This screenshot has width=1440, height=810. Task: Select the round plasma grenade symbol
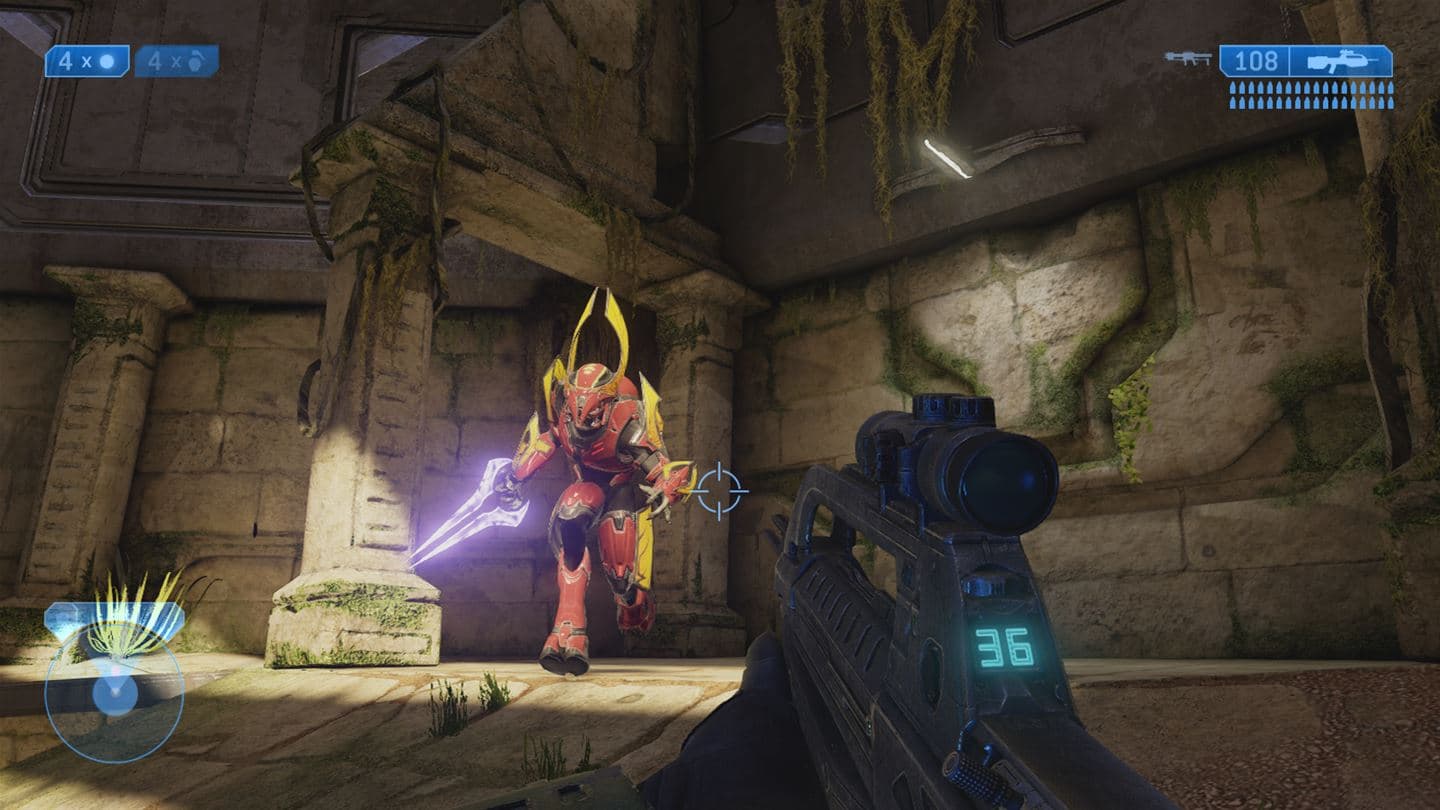(107, 61)
